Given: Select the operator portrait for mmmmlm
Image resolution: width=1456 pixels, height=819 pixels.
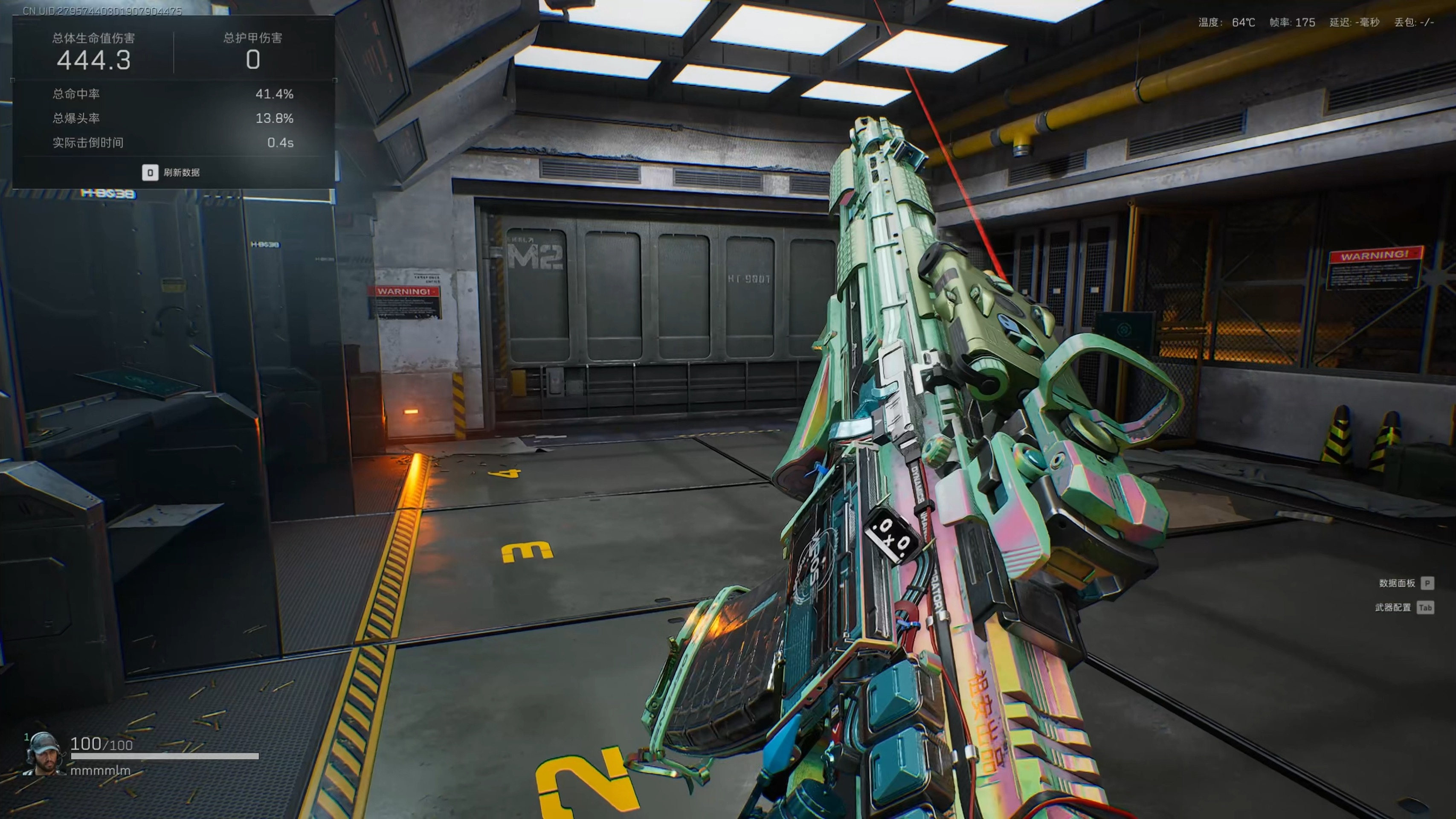Looking at the screenshot, I should 44,753.
